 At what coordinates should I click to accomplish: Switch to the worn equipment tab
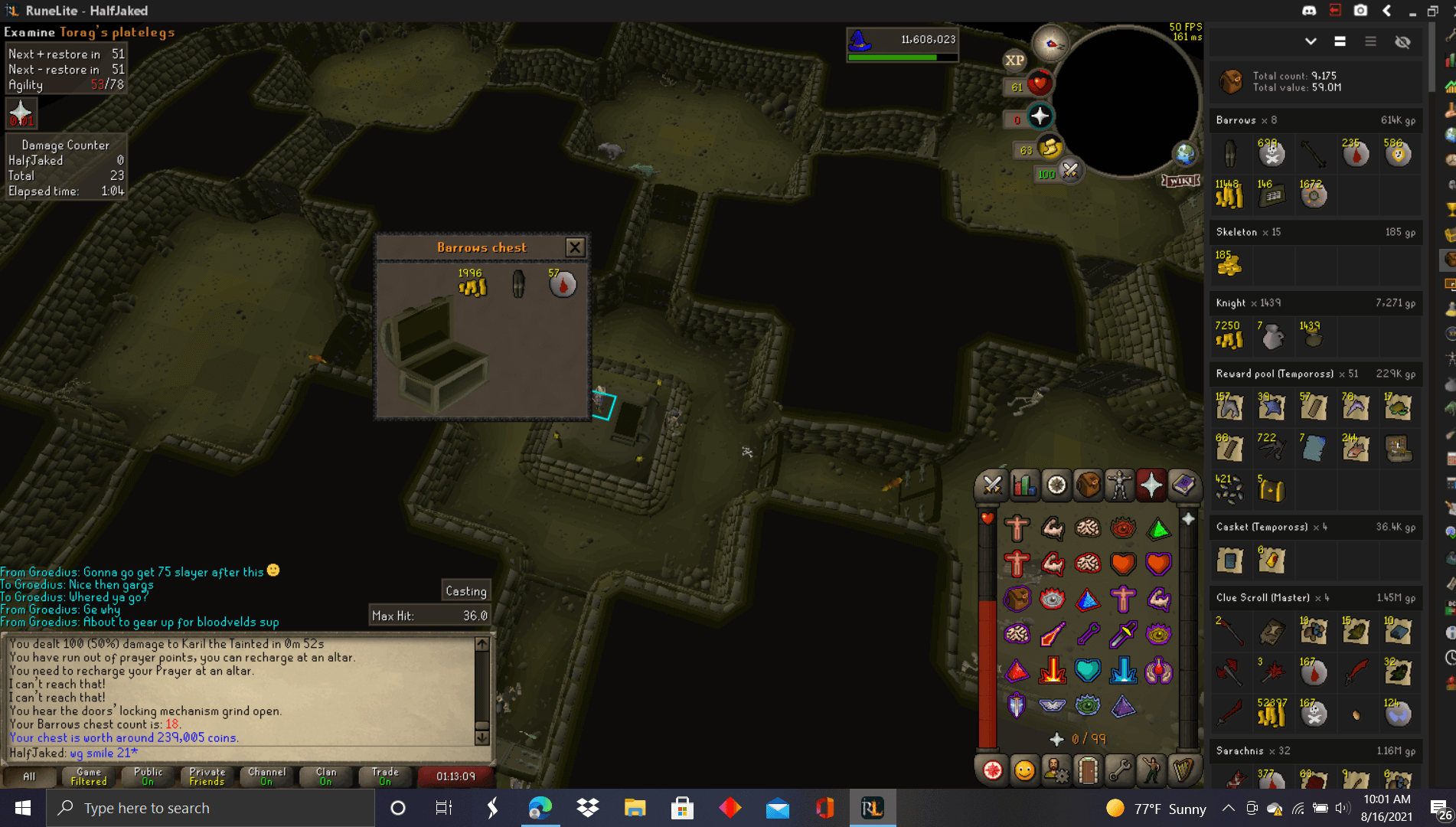(1119, 485)
